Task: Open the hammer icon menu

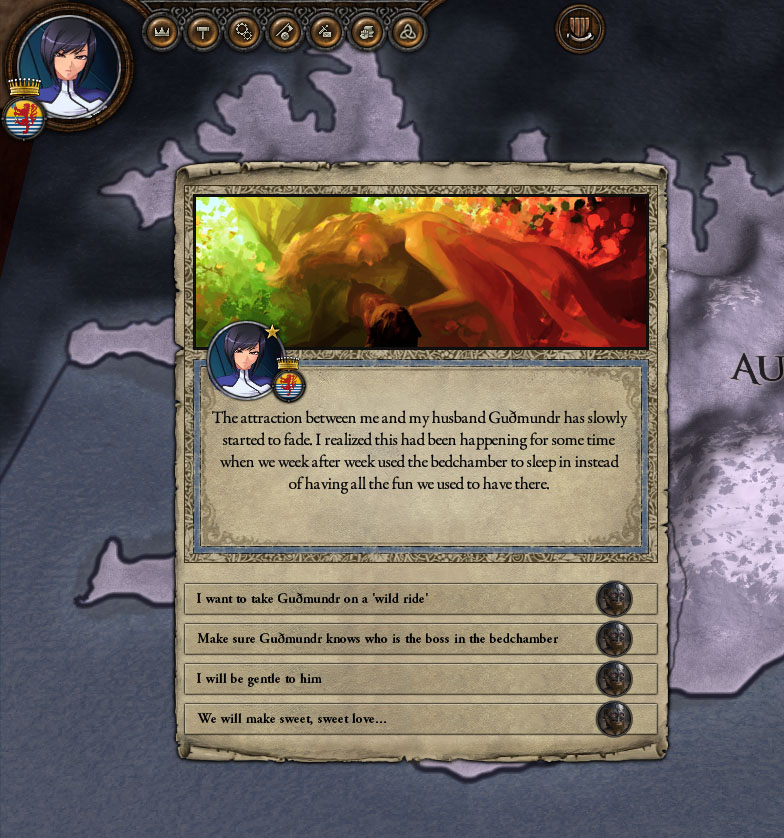Action: 203,32
